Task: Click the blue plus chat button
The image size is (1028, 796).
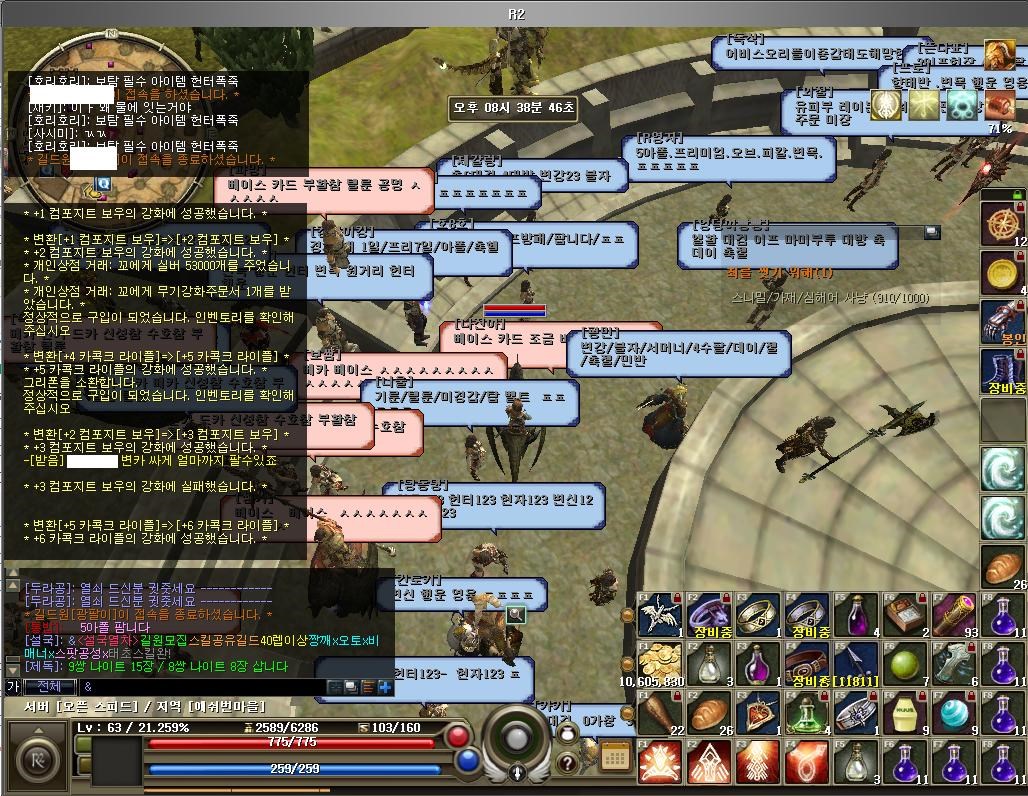Action: tap(385, 687)
